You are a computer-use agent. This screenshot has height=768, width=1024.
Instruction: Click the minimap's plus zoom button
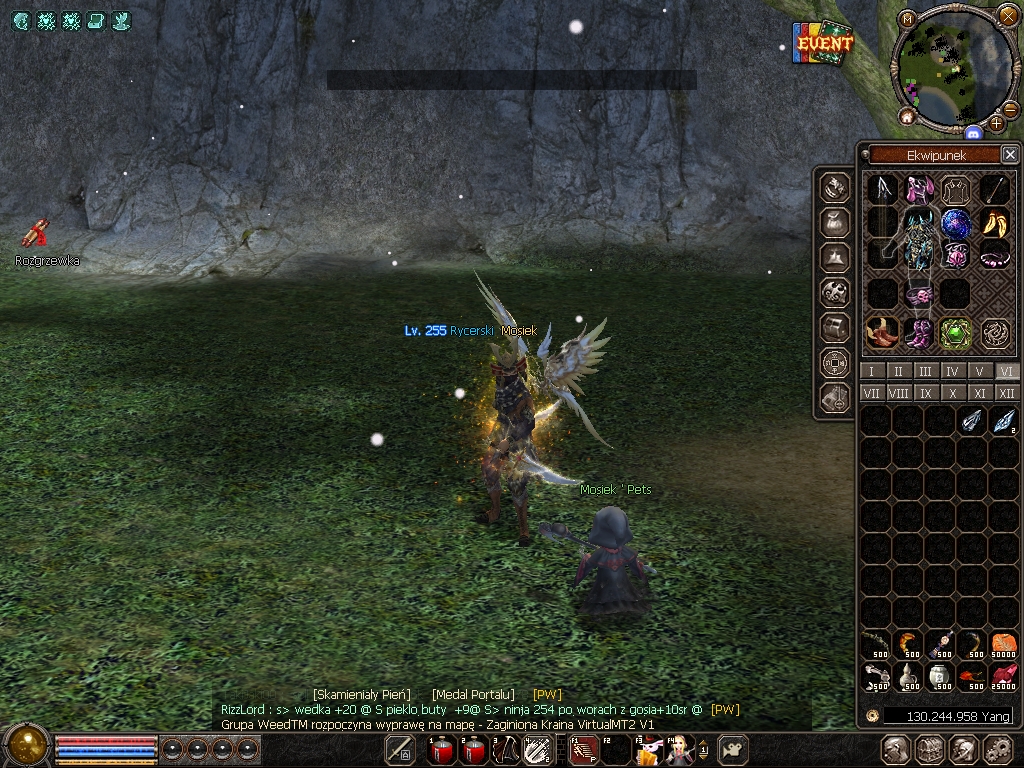pyautogui.click(x=997, y=123)
